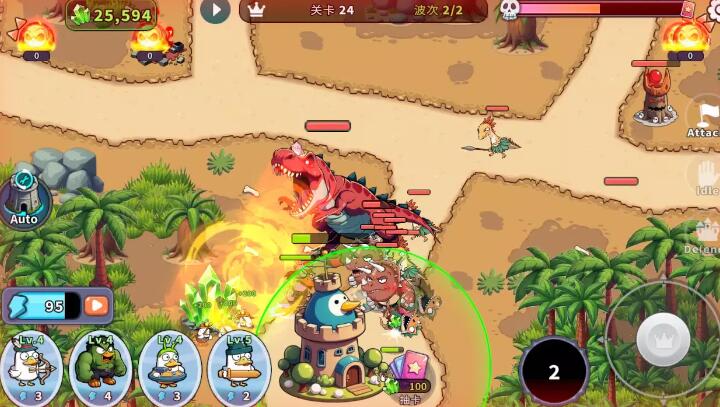Viewport: 720px width, 407px height.
Task: Select the swim-ring duck unit card
Action: [169, 367]
